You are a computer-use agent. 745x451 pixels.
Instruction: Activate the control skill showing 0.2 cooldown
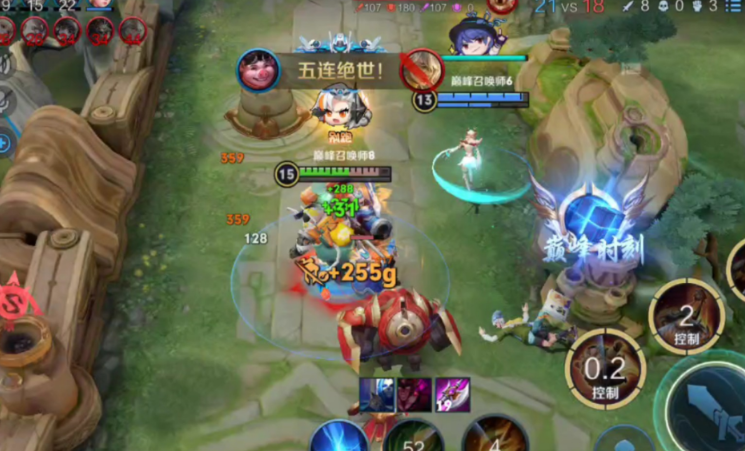tap(604, 368)
